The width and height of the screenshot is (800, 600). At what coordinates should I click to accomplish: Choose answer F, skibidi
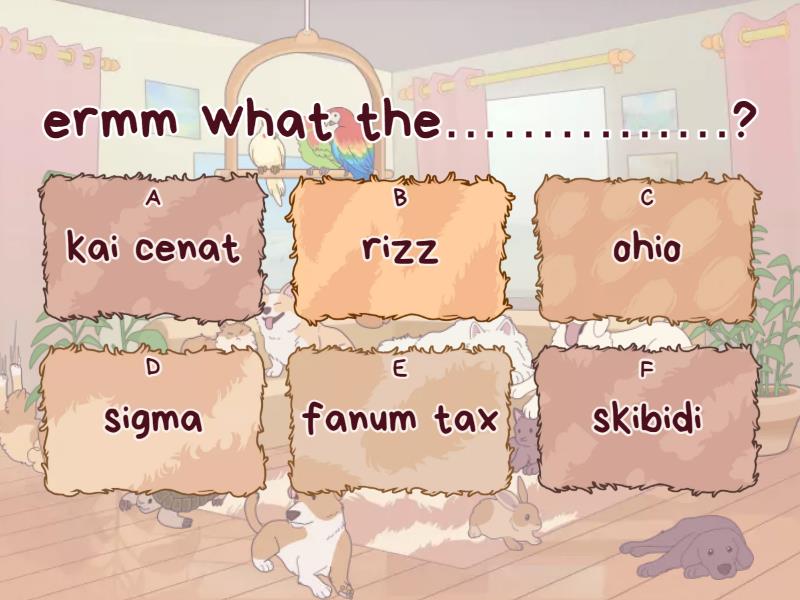tap(647, 419)
